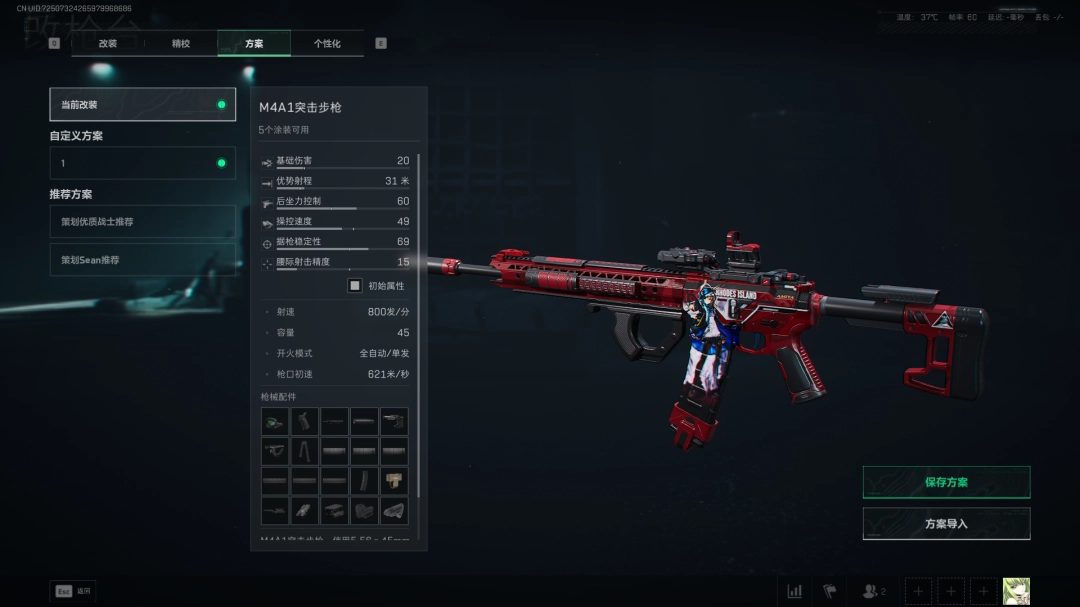Image resolution: width=1080 pixels, height=607 pixels.
Task: Select the 方案 tab
Action: (254, 44)
